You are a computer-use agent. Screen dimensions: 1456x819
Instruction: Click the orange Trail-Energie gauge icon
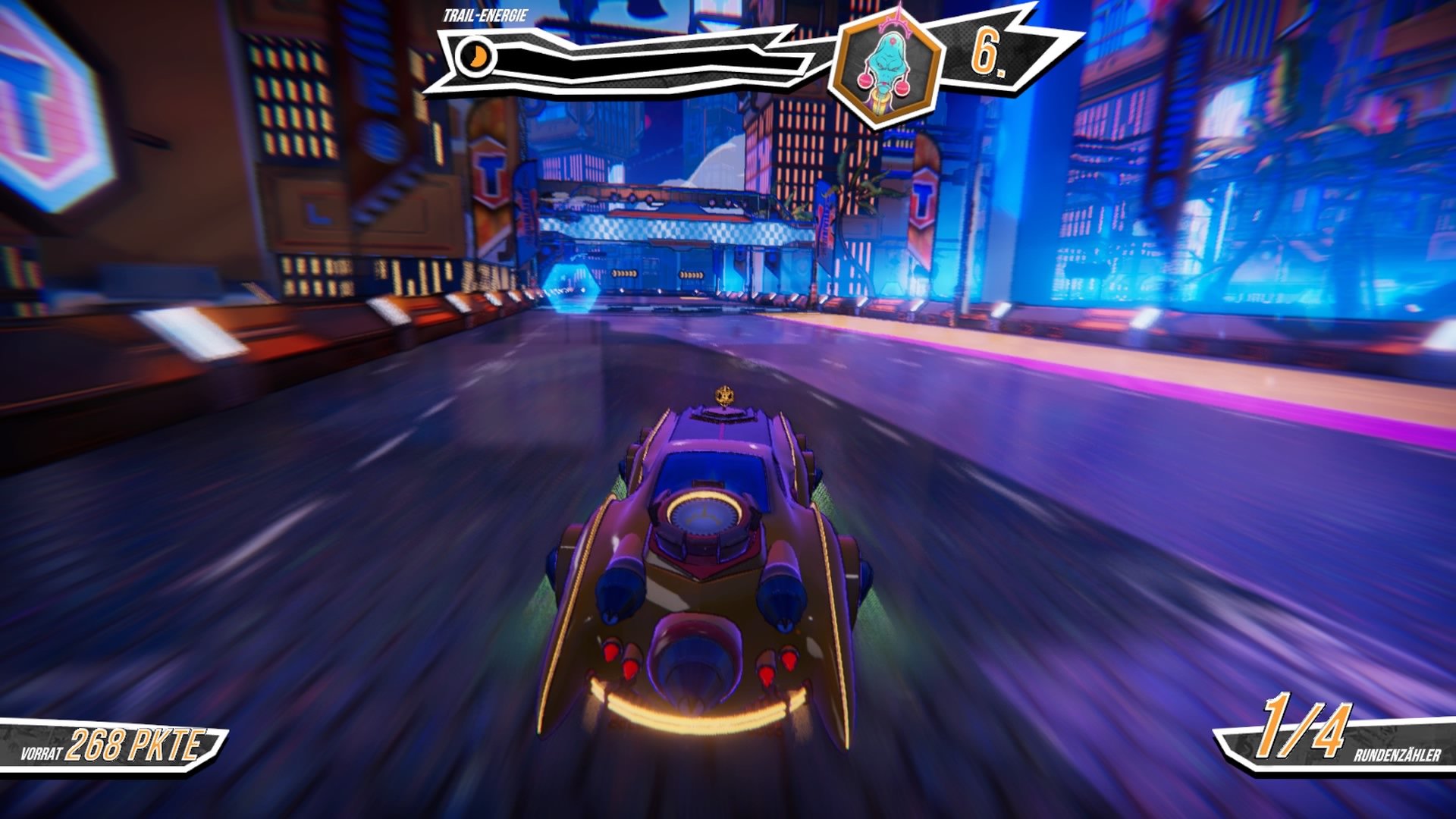[x=477, y=57]
